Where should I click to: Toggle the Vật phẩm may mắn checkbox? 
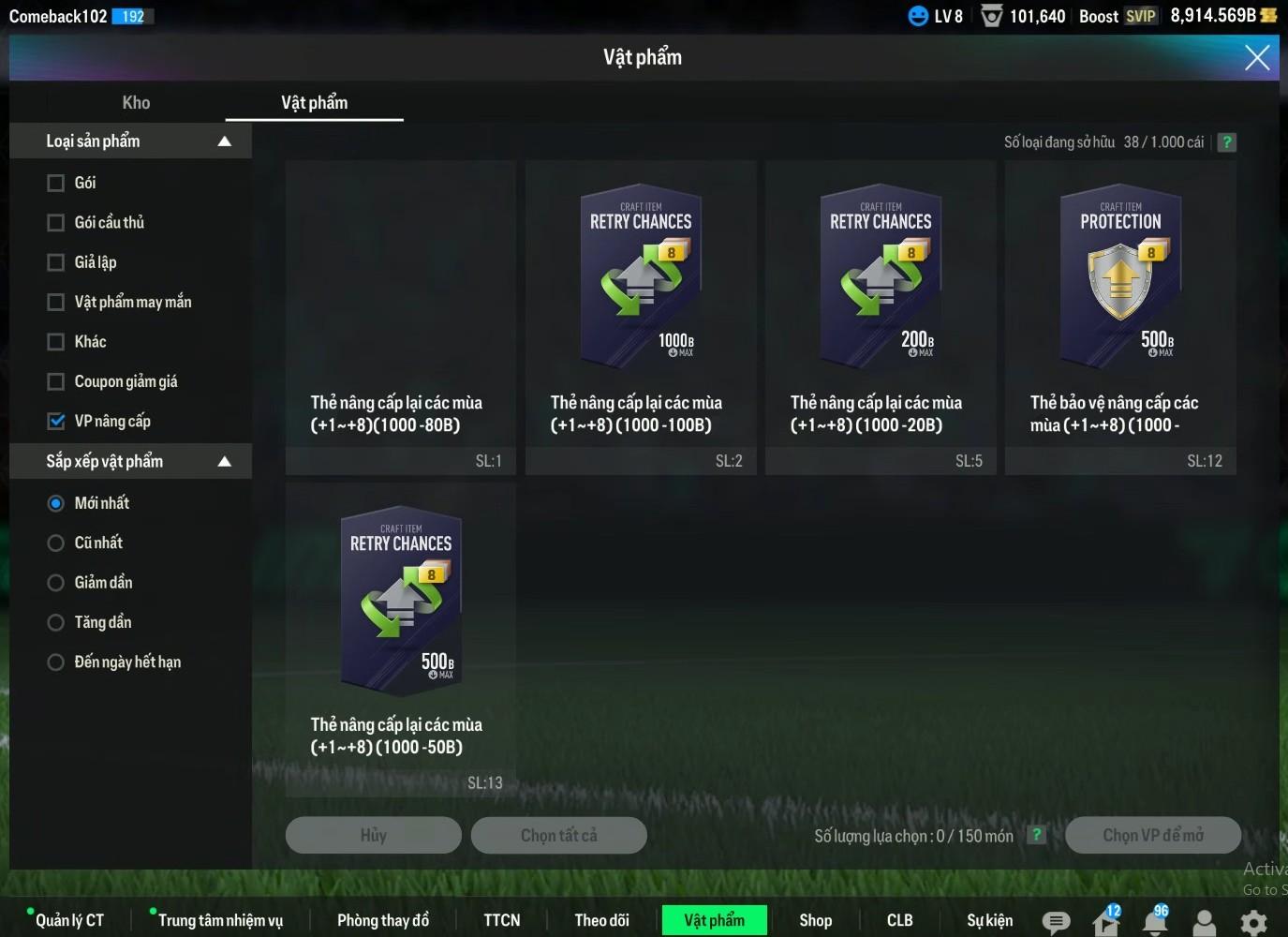pyautogui.click(x=56, y=302)
